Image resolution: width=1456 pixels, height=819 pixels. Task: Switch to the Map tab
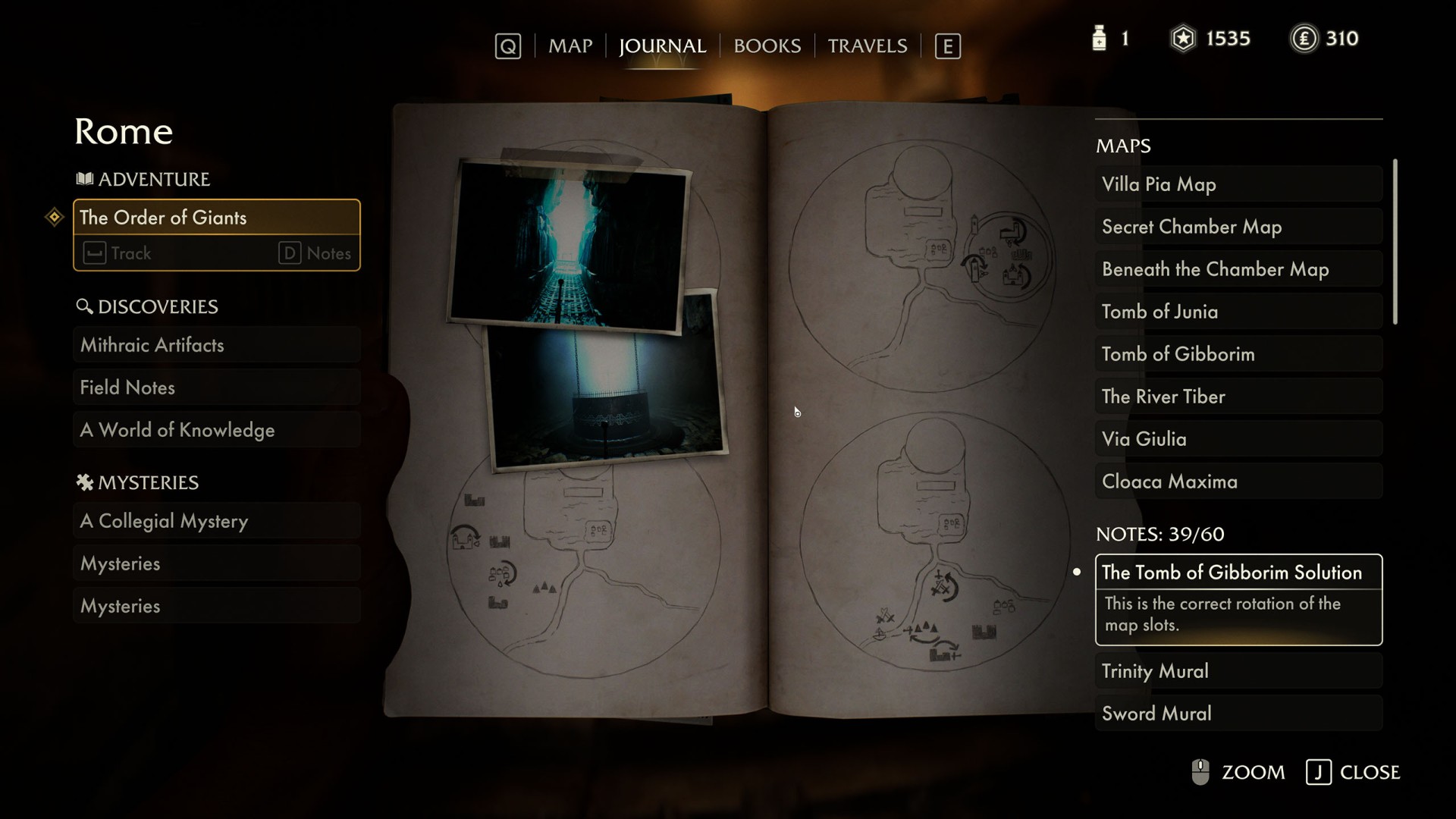570,46
